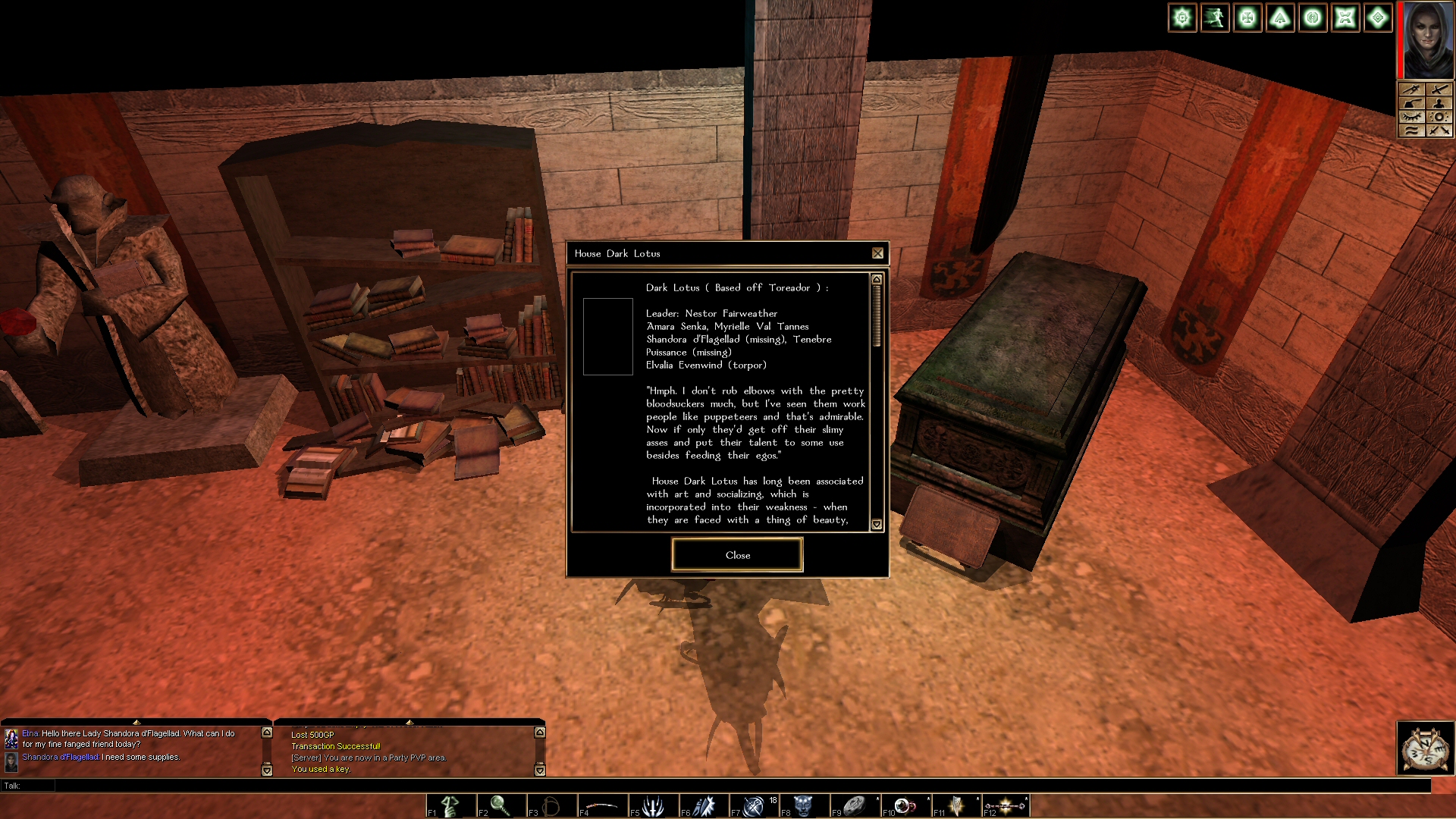Use the F7 quickslot with 18 charges
Image resolution: width=1456 pixels, height=819 pixels.
click(755, 805)
